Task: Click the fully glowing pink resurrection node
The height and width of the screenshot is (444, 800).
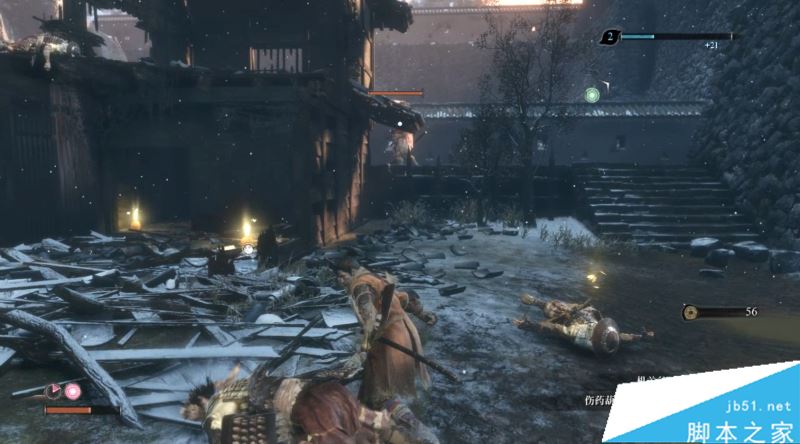Action: point(73,391)
